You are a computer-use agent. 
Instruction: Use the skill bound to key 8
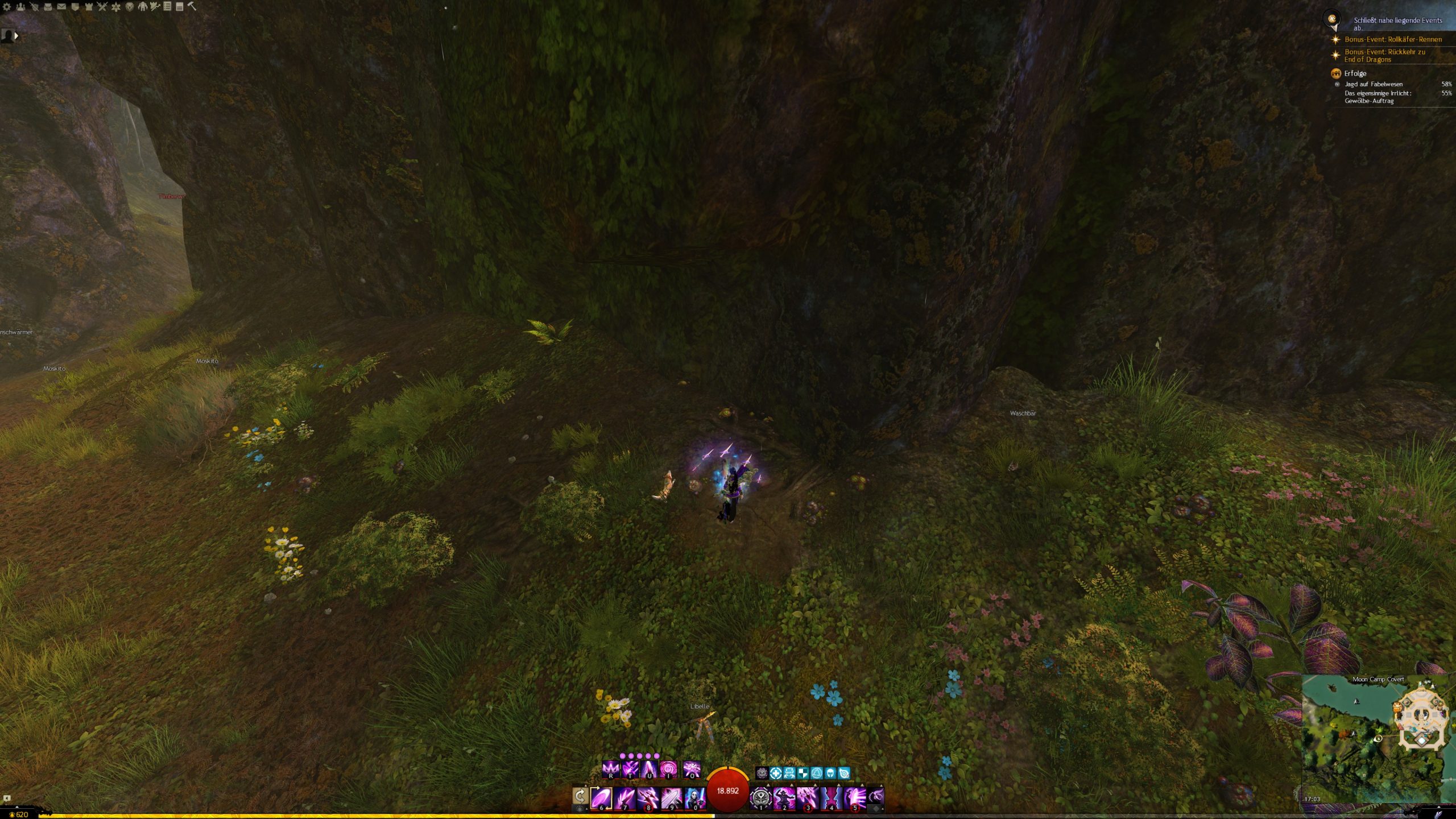pos(648,797)
